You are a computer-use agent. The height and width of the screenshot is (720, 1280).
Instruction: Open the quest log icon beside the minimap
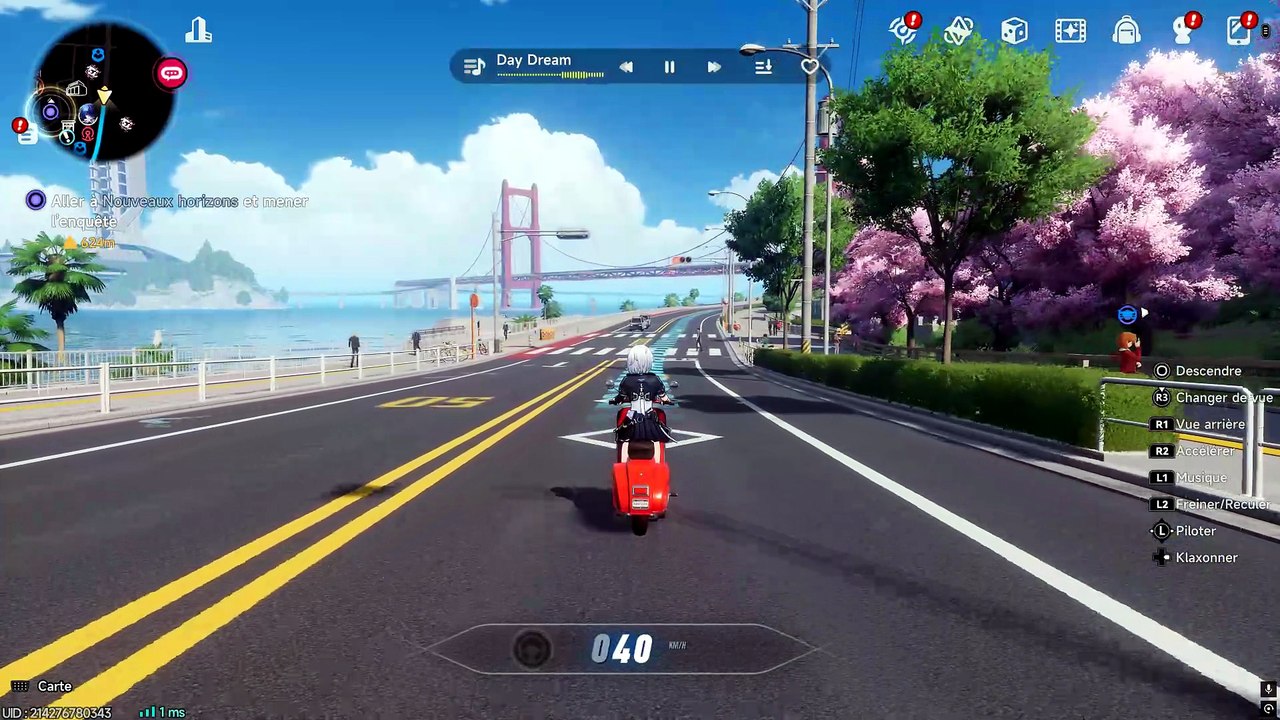coord(27,134)
